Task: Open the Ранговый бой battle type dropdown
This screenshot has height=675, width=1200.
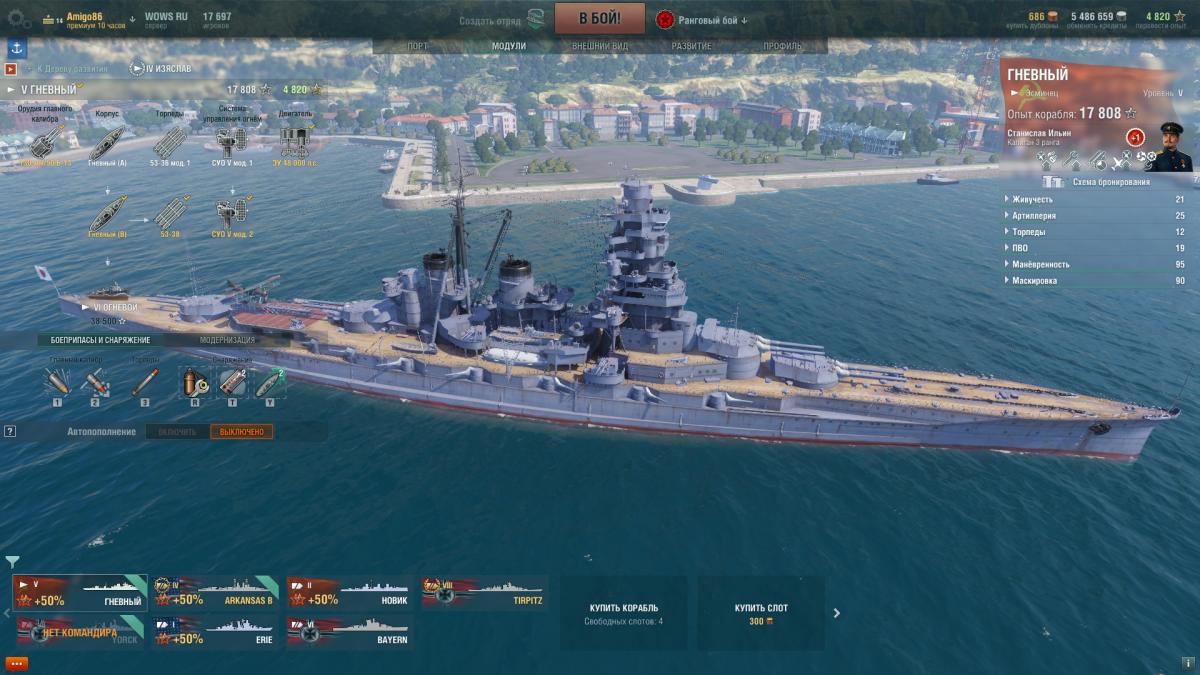Action: (704, 20)
